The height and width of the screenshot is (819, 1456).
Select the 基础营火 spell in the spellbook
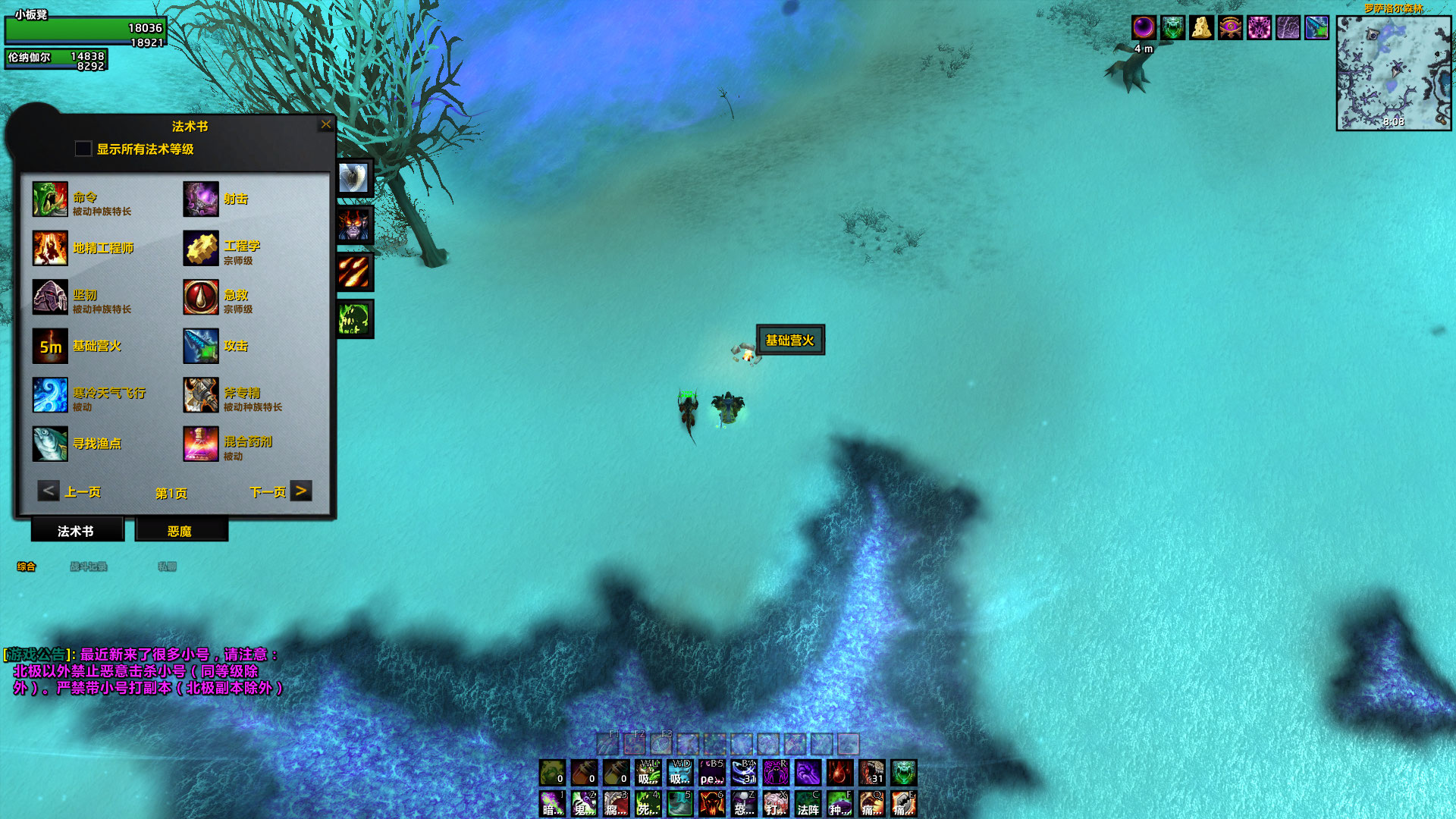(x=50, y=346)
